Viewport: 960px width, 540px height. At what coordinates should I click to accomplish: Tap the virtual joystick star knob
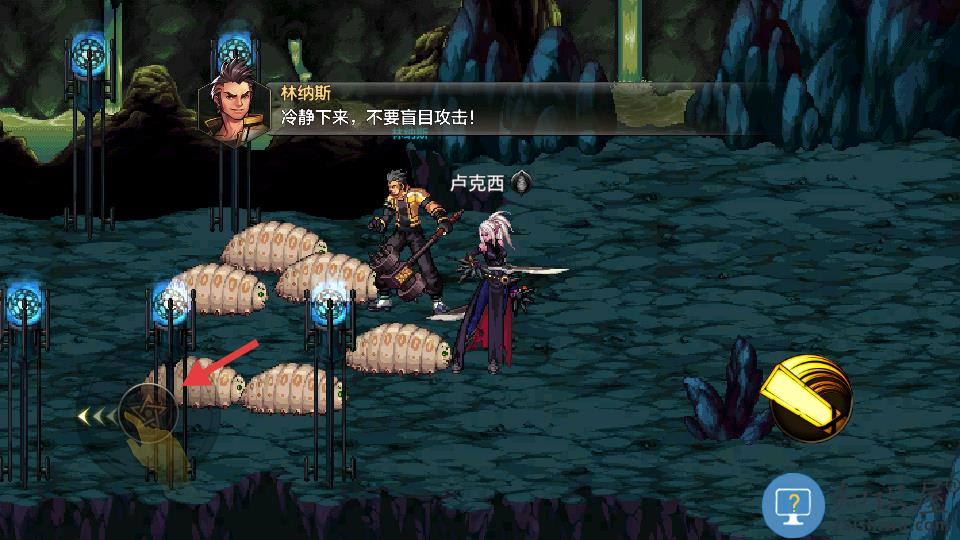click(x=149, y=410)
